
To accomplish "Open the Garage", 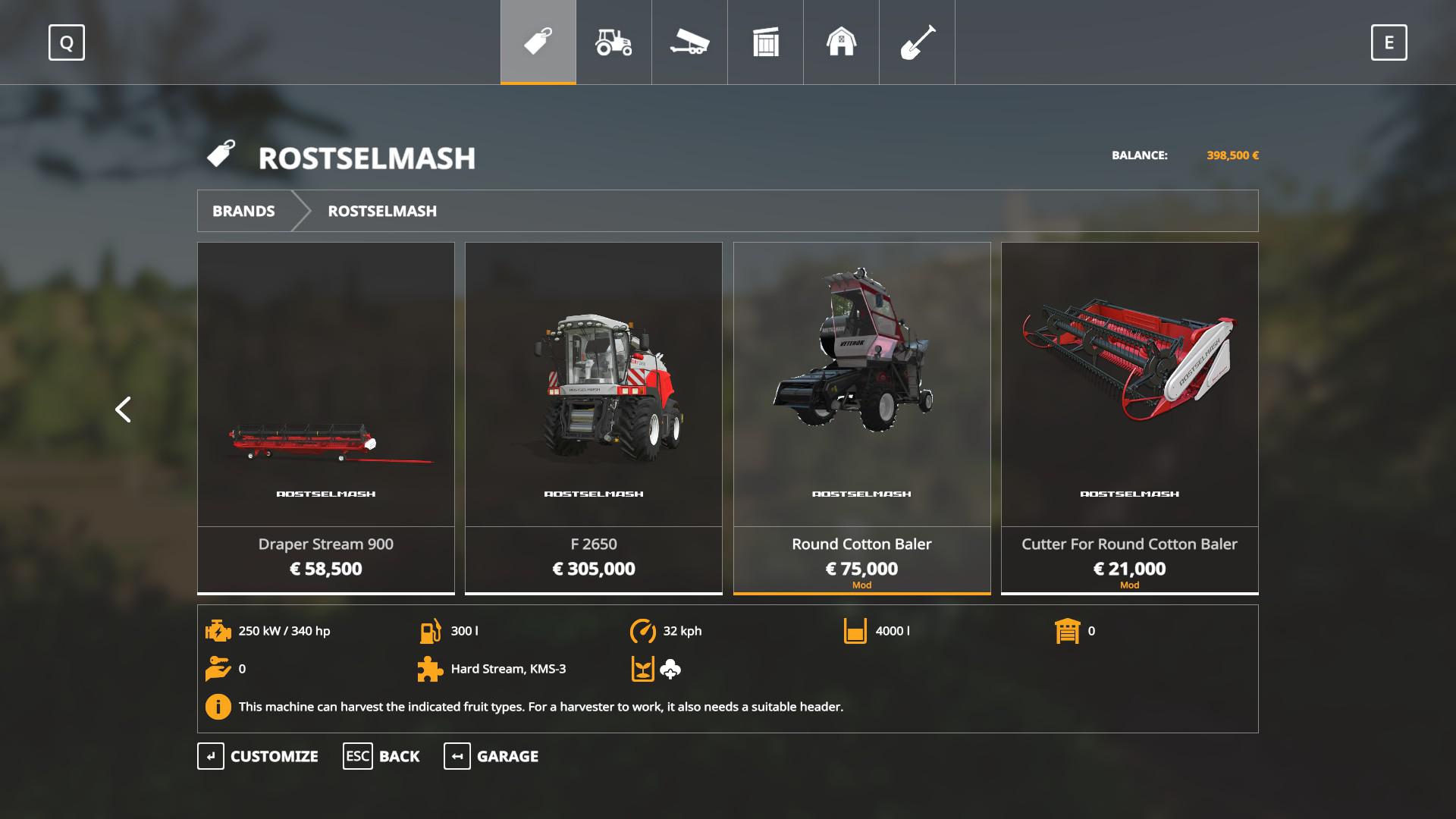I will coord(491,756).
